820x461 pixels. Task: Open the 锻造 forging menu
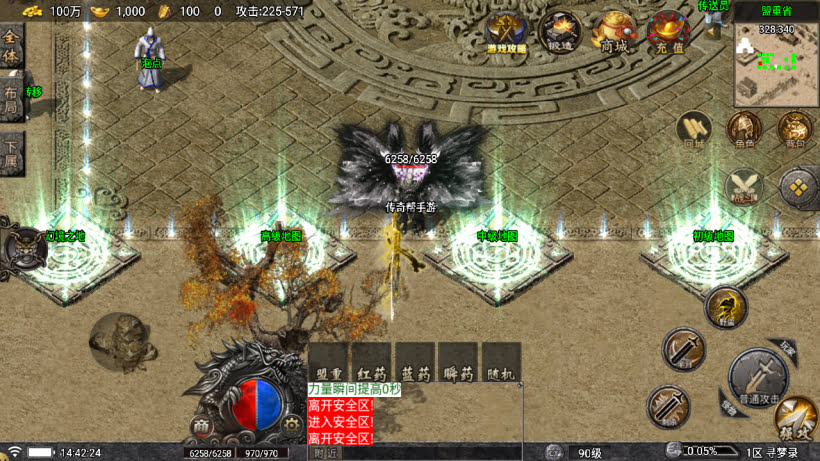click(x=561, y=33)
